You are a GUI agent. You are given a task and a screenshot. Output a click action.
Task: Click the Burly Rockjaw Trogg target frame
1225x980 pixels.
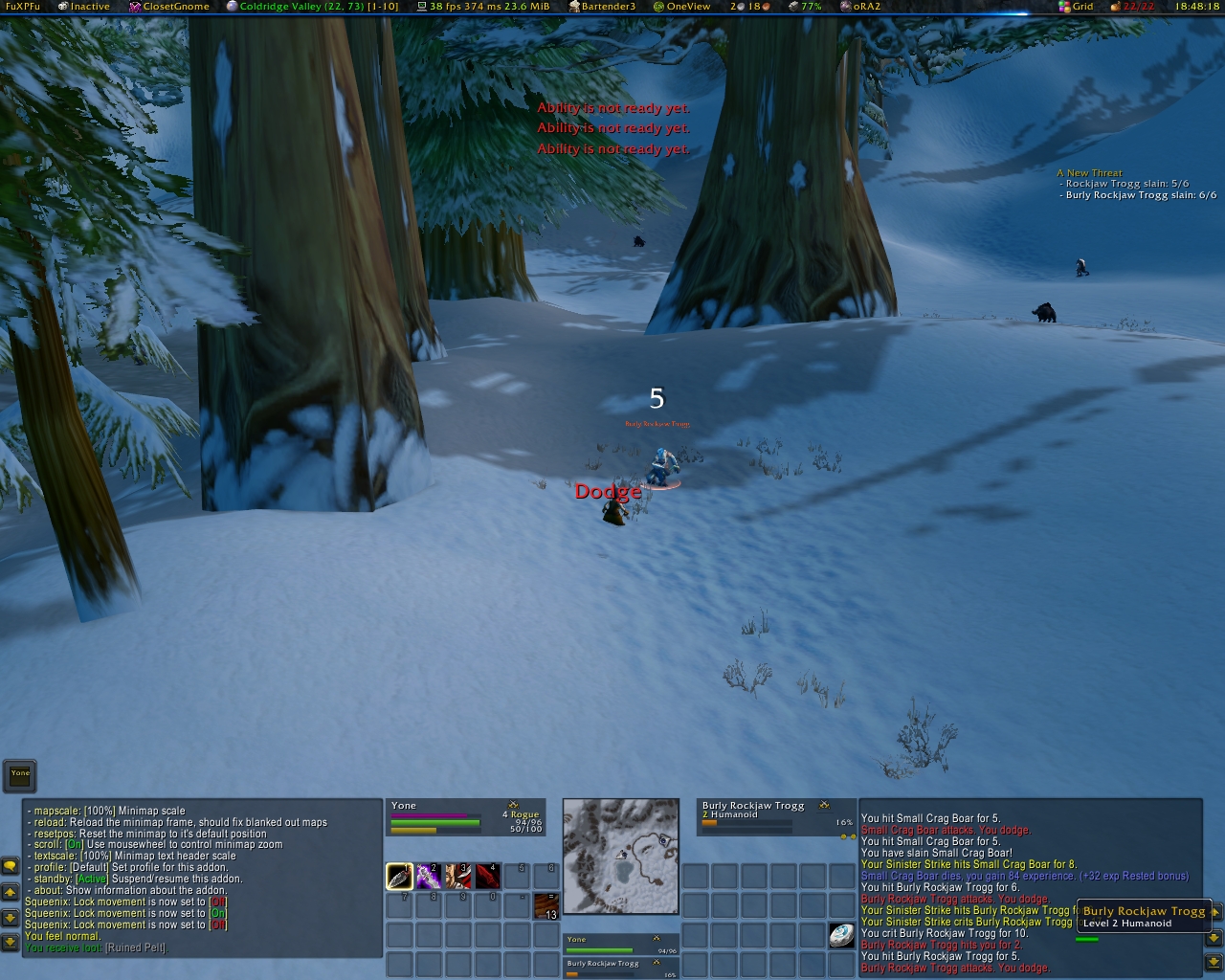(776, 817)
